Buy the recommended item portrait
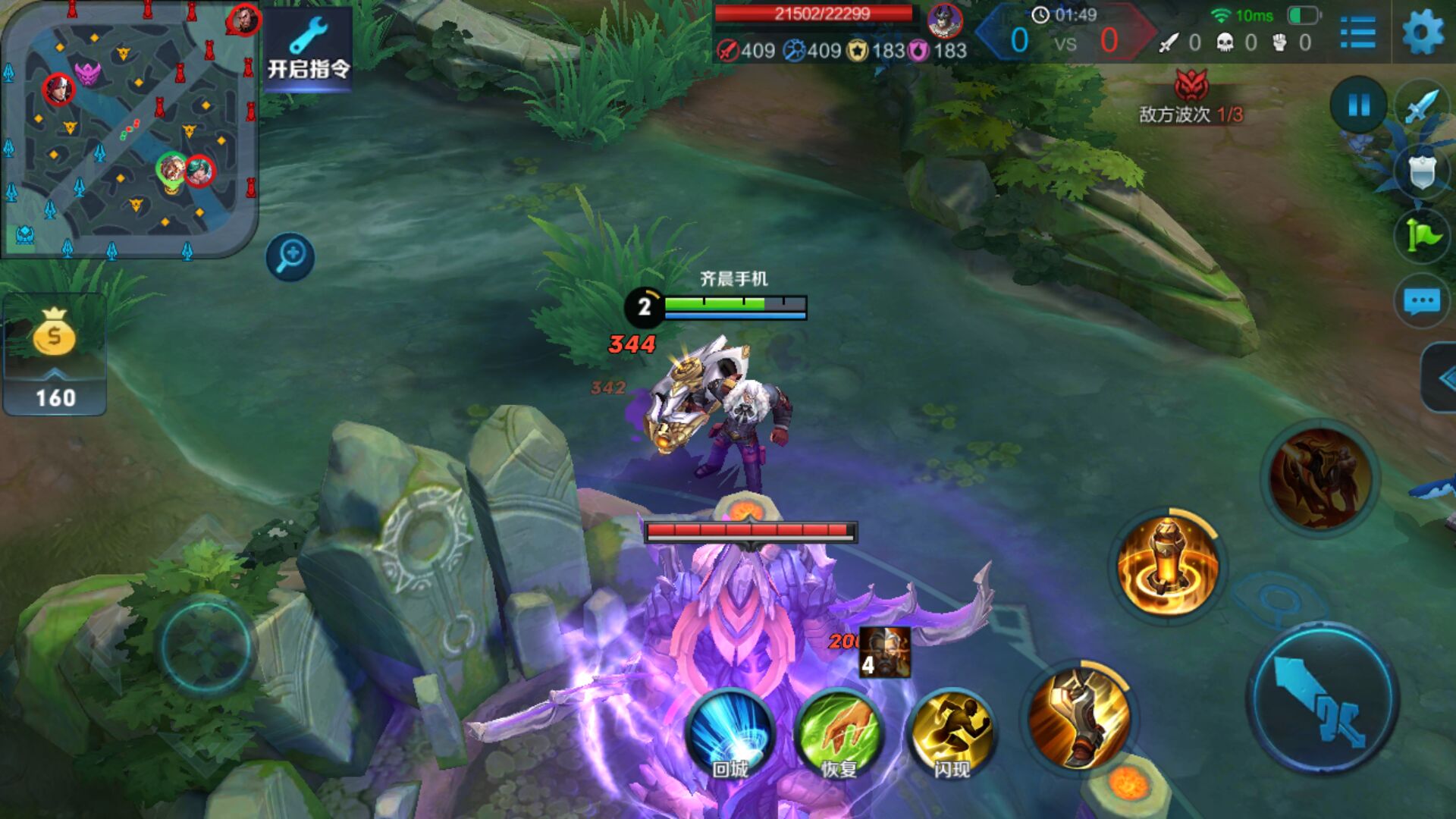 [x=885, y=652]
